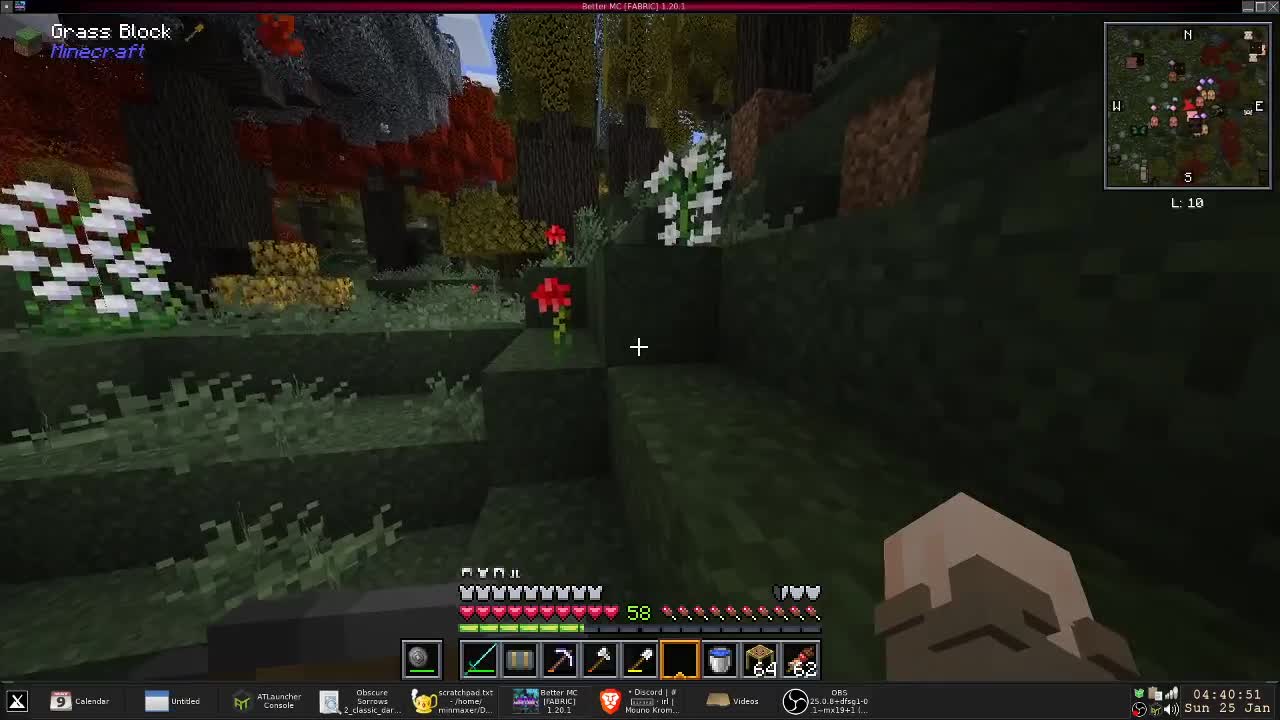
Task: Select the block stack showing 64
Action: 759,658
